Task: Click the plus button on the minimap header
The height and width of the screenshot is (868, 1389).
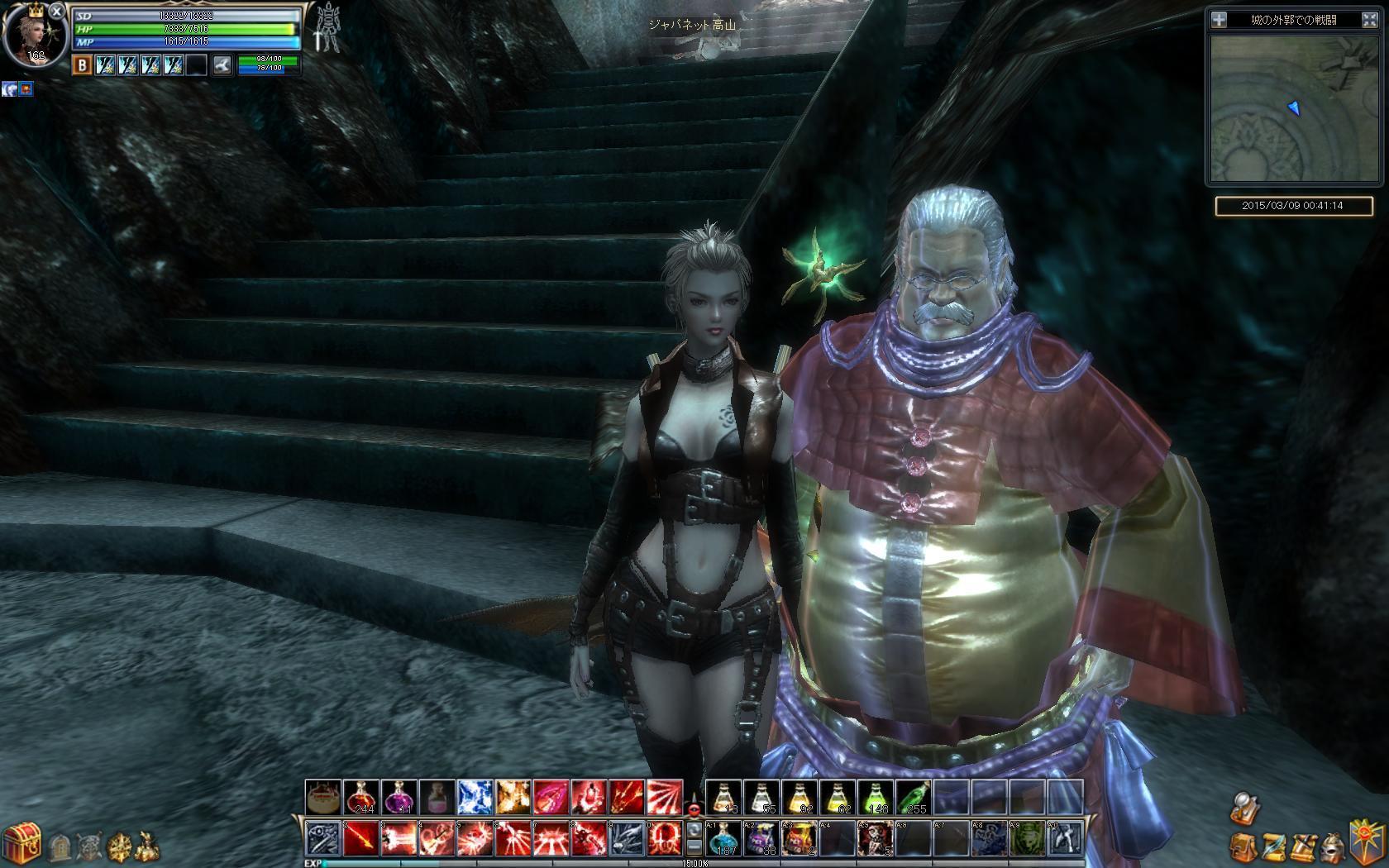Action: coord(1219,20)
